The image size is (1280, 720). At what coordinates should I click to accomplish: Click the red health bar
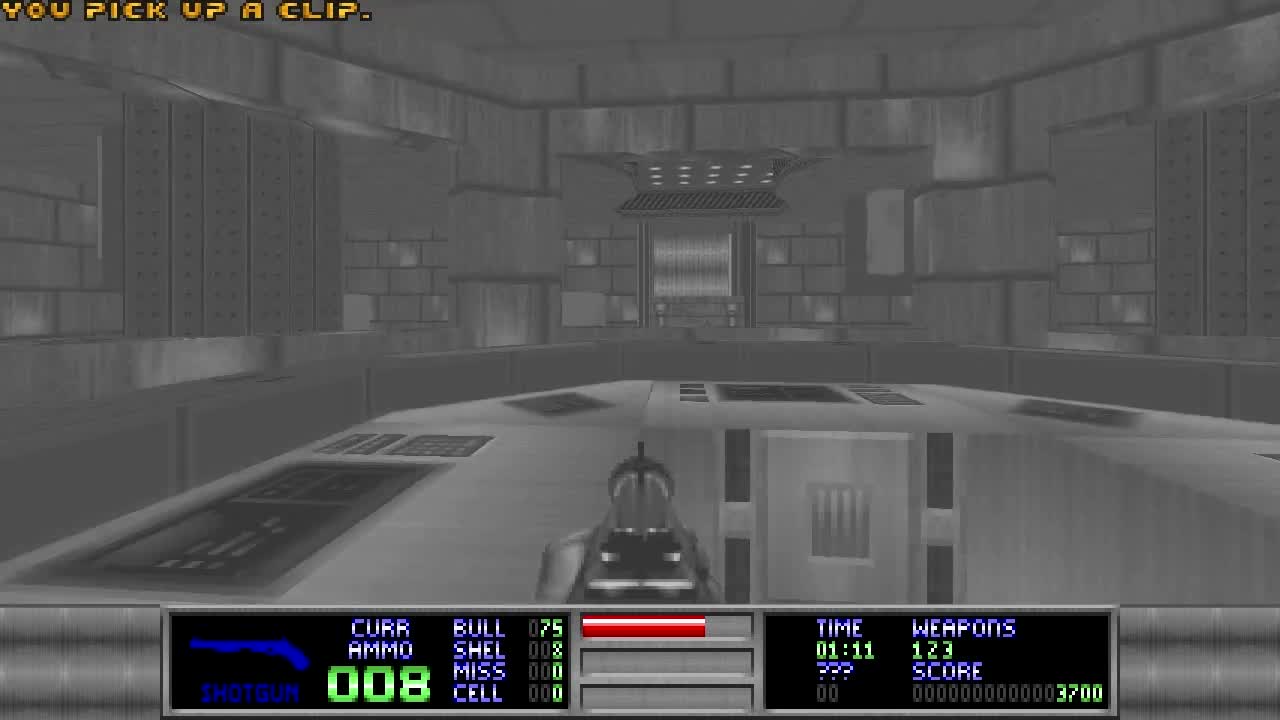coord(645,628)
